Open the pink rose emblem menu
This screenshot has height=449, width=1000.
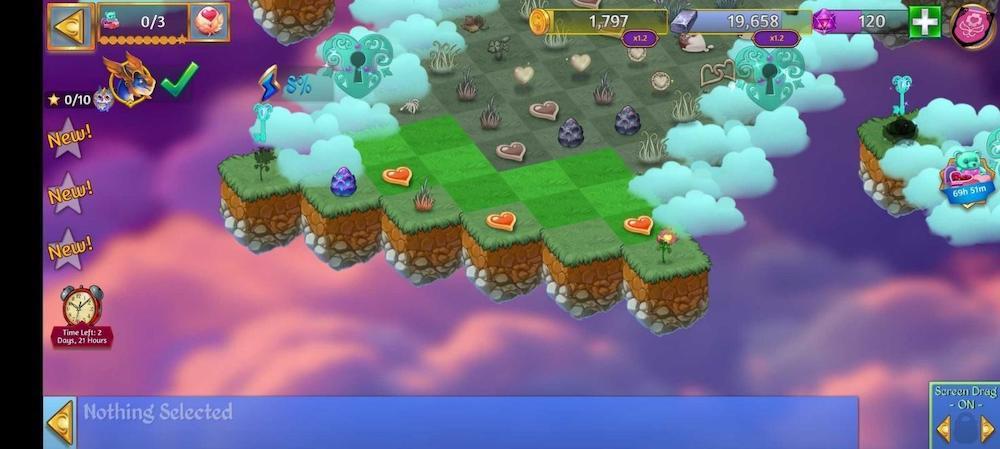click(x=970, y=25)
